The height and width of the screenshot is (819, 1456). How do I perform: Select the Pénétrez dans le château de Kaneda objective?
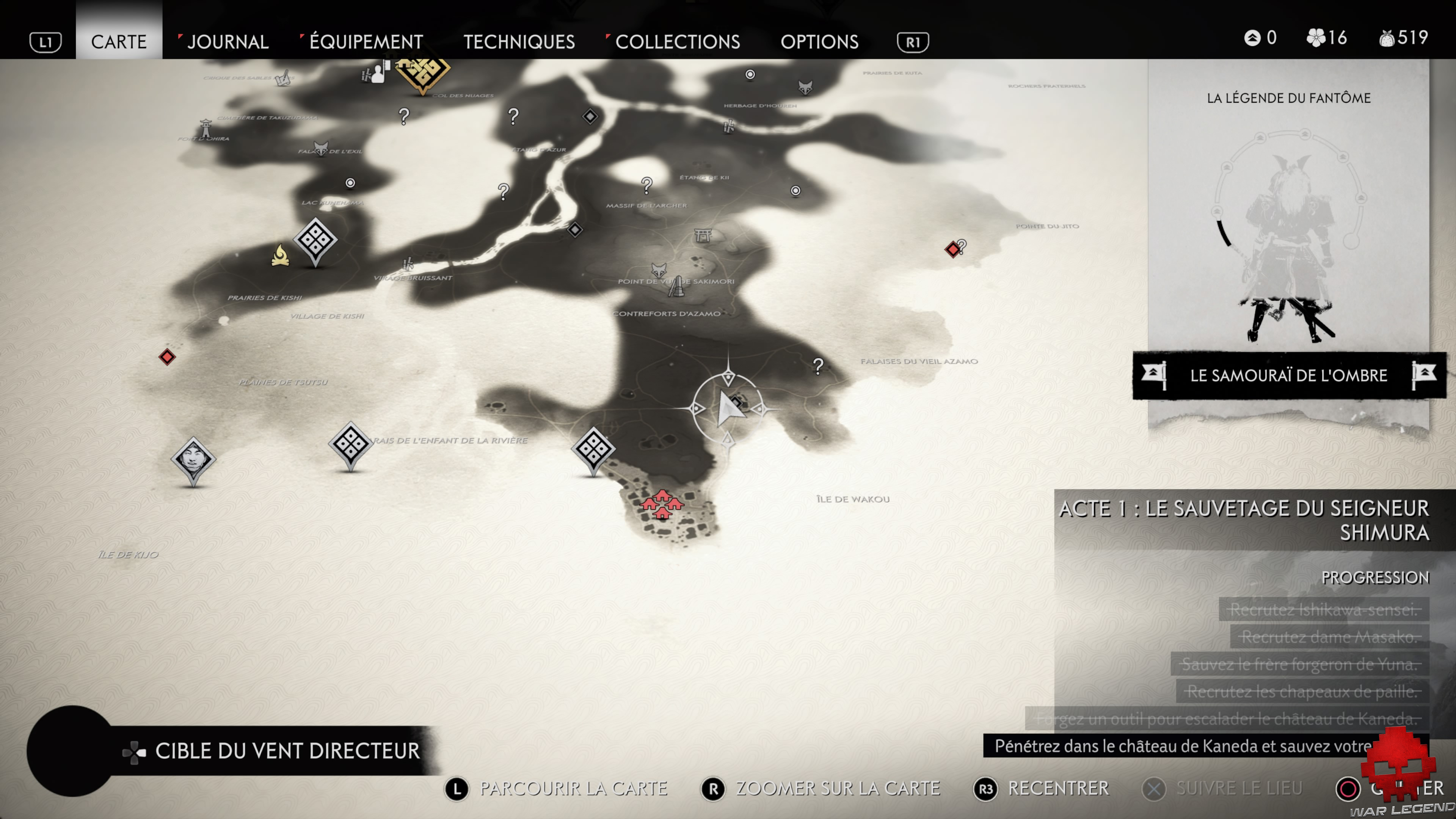(1181, 746)
